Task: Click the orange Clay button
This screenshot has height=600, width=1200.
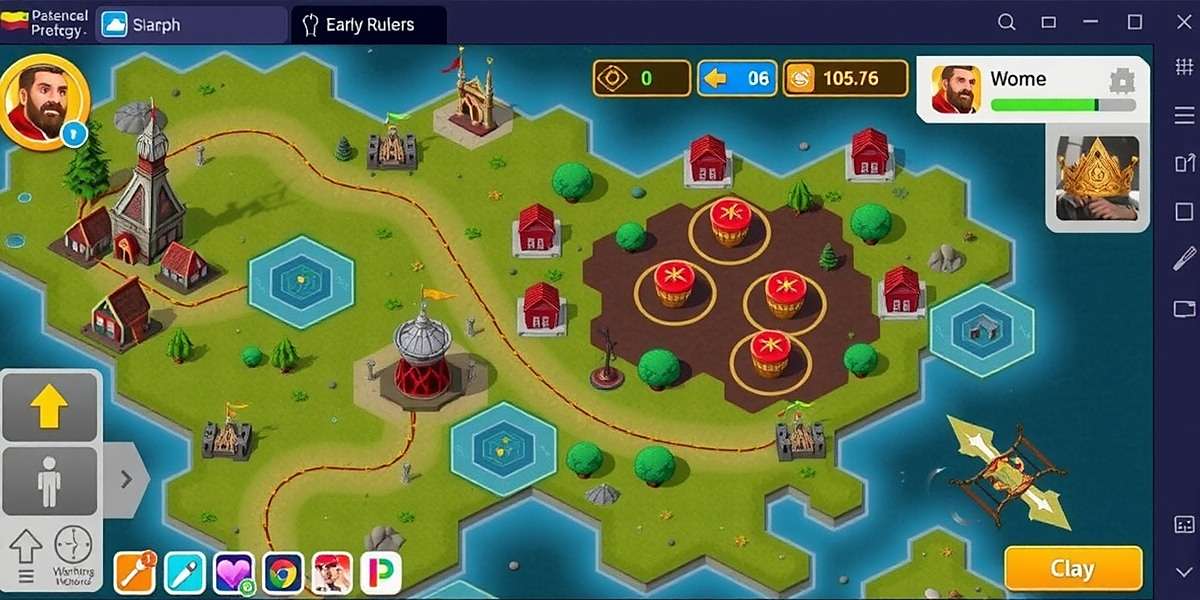Action: click(x=1072, y=568)
